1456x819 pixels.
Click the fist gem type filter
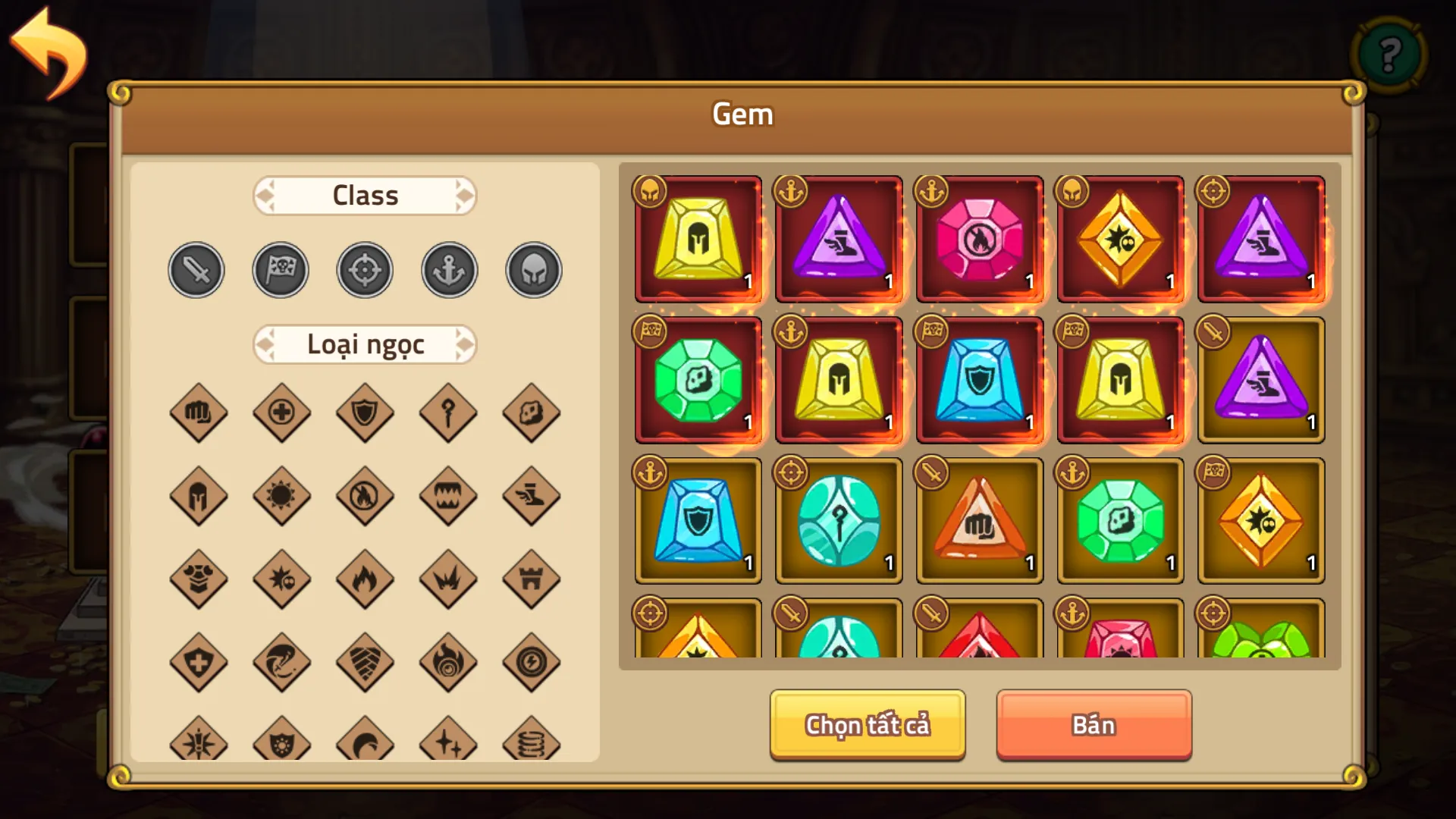click(x=199, y=413)
